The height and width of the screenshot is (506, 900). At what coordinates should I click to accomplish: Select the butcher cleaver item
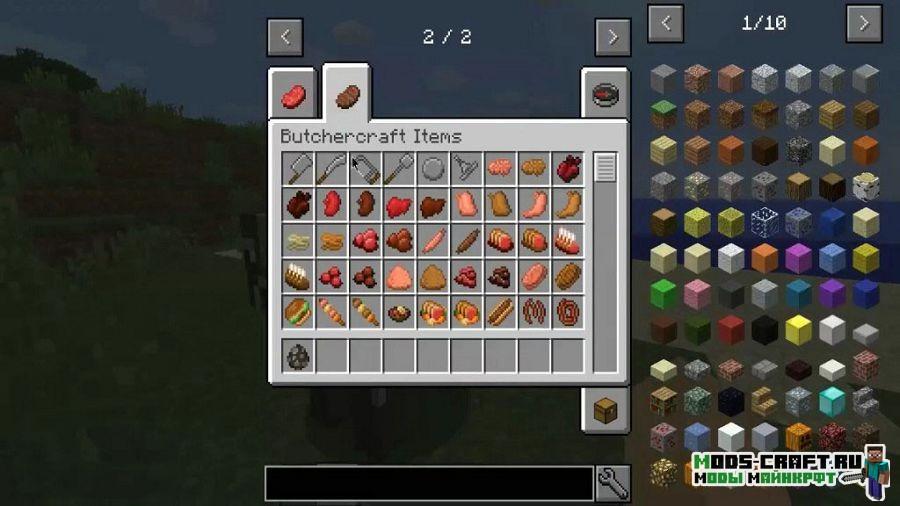pyautogui.click(x=299, y=169)
